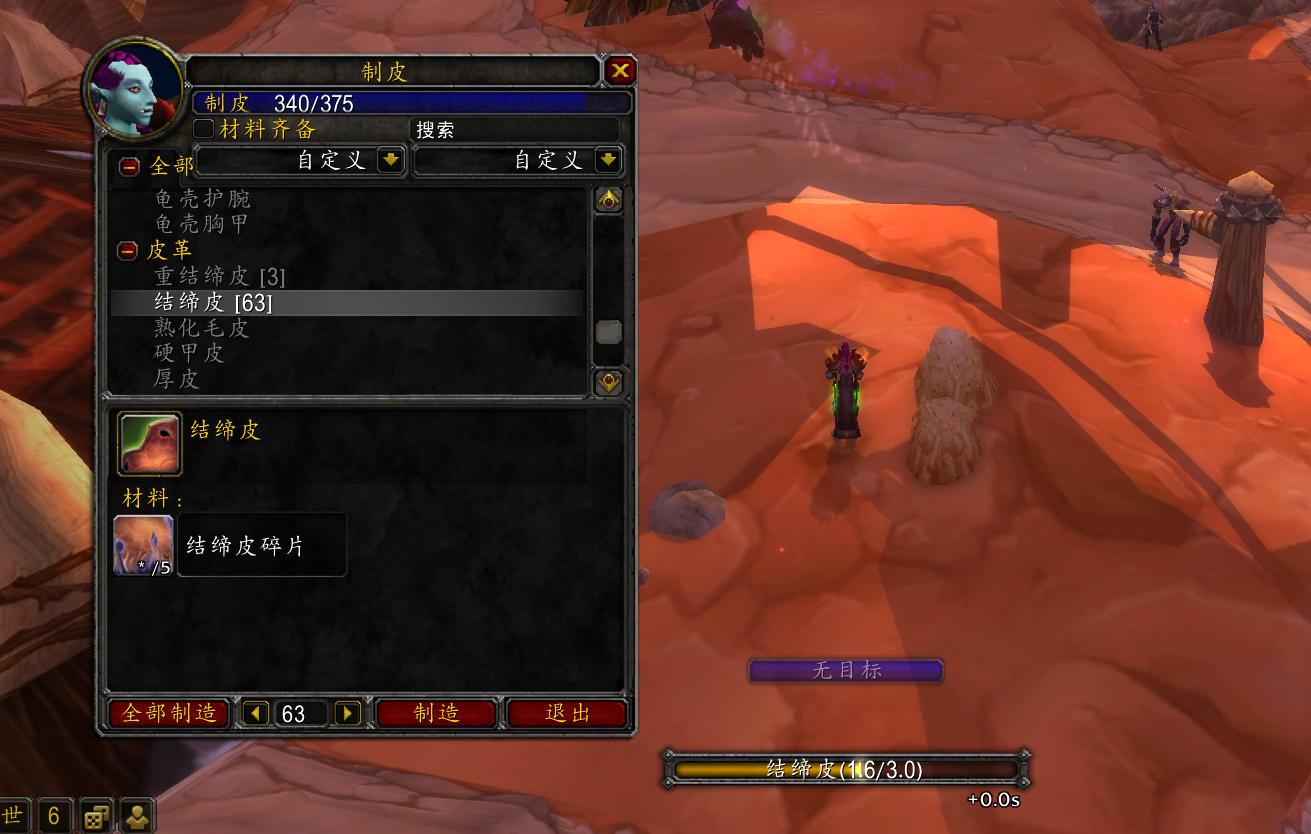Select the 硬甲皮 recipe
This screenshot has width=1311, height=834.
(x=189, y=353)
